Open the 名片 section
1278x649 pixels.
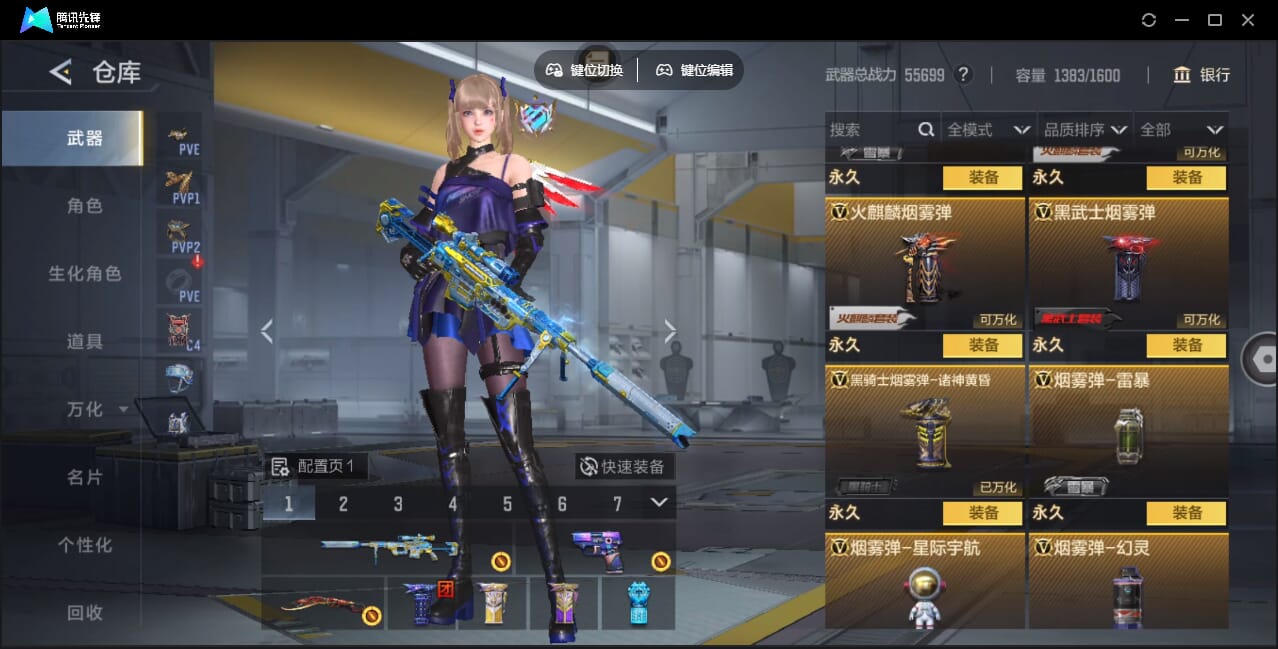tap(84, 478)
